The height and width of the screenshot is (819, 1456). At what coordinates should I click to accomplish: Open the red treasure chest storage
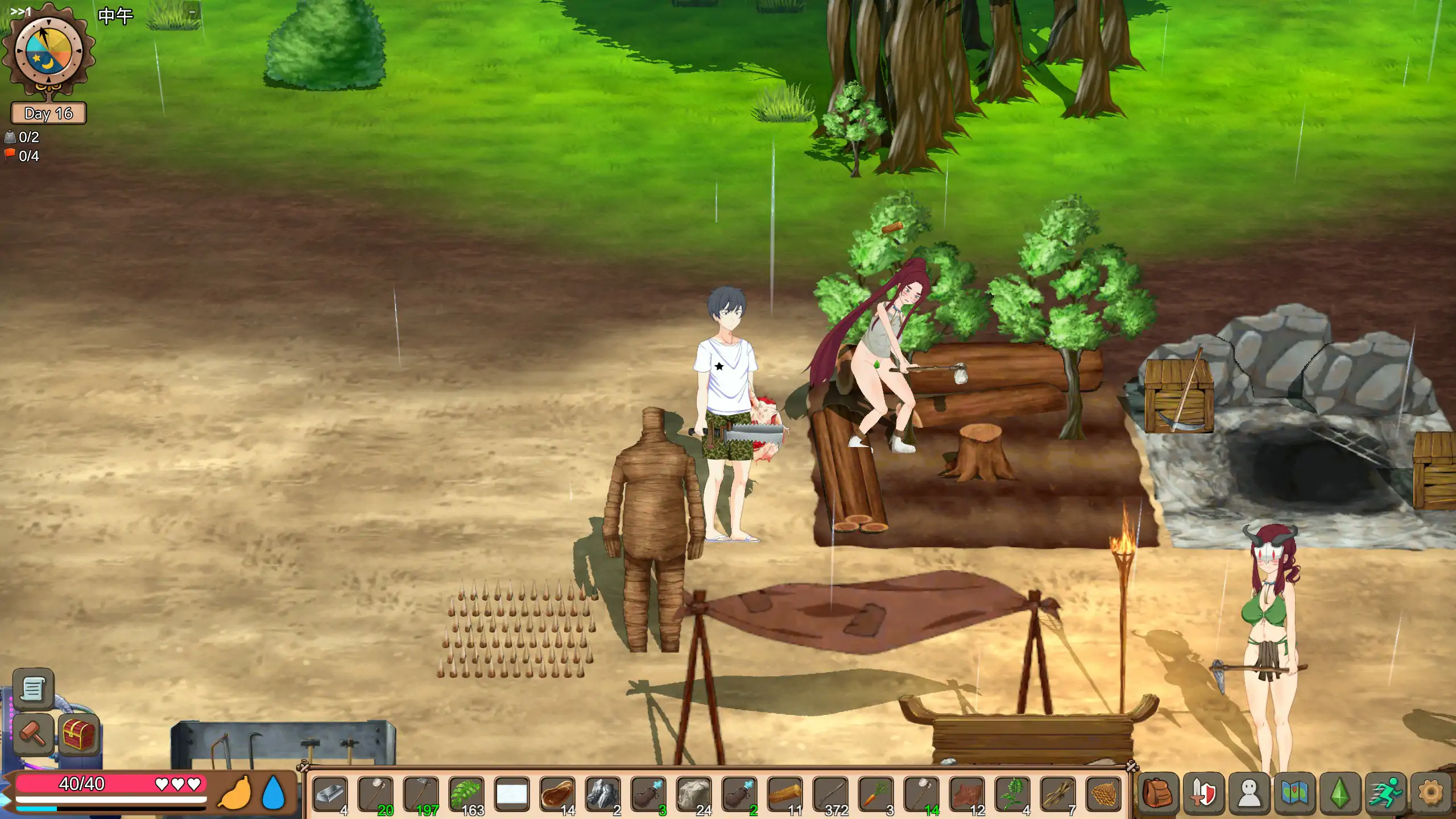coord(78,734)
